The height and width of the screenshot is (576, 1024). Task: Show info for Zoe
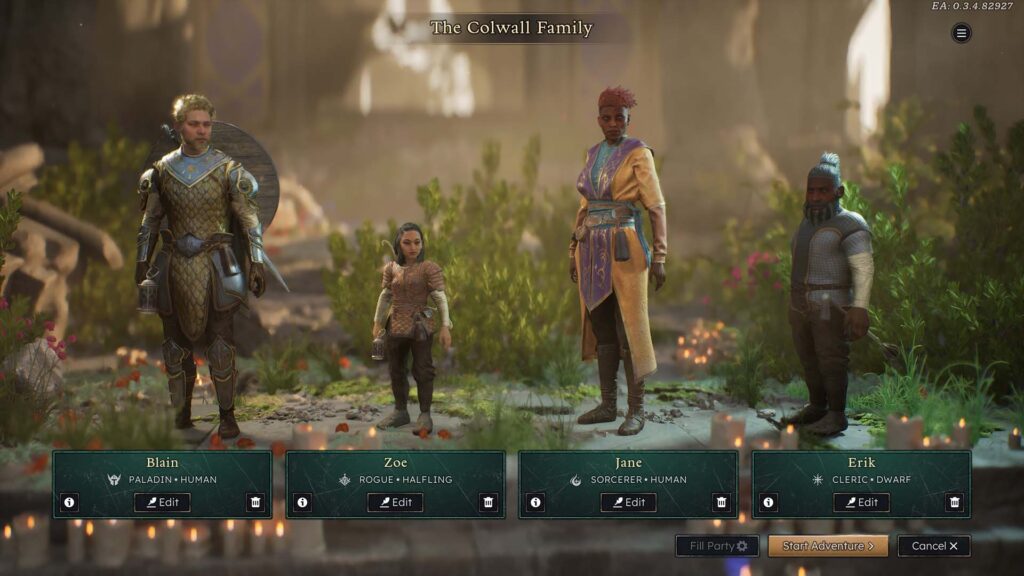tap(302, 502)
